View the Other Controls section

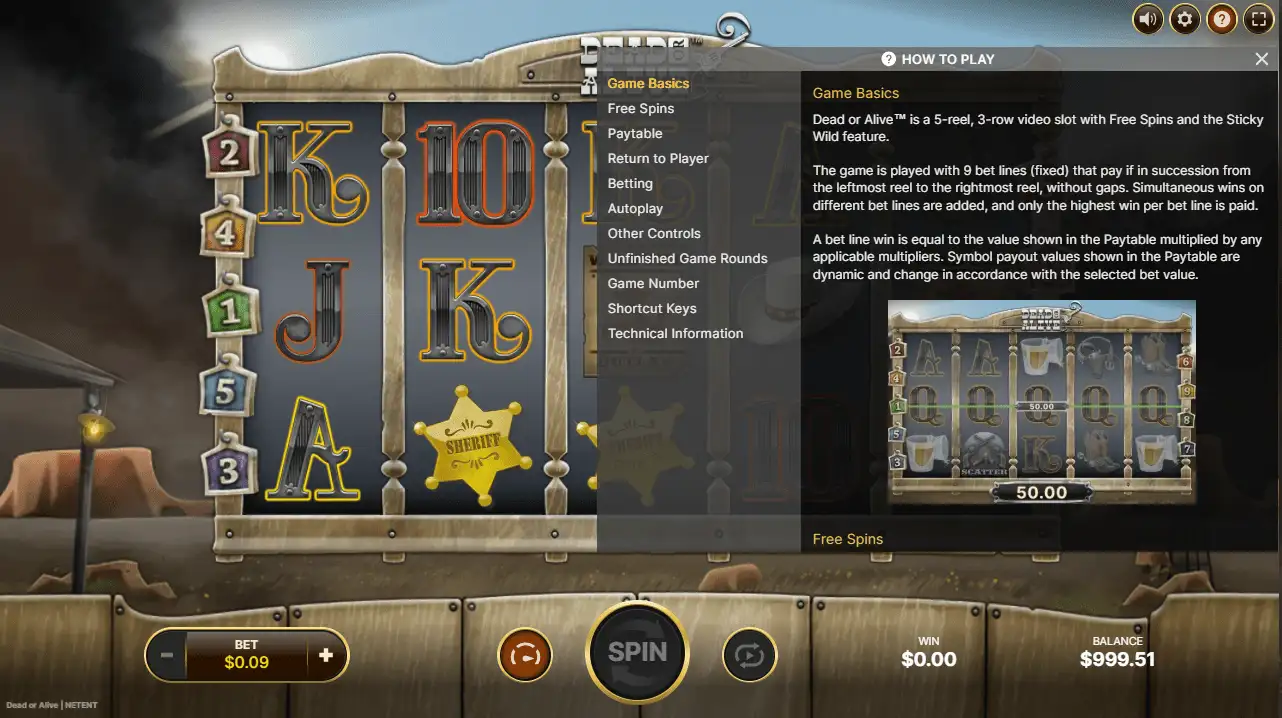654,233
